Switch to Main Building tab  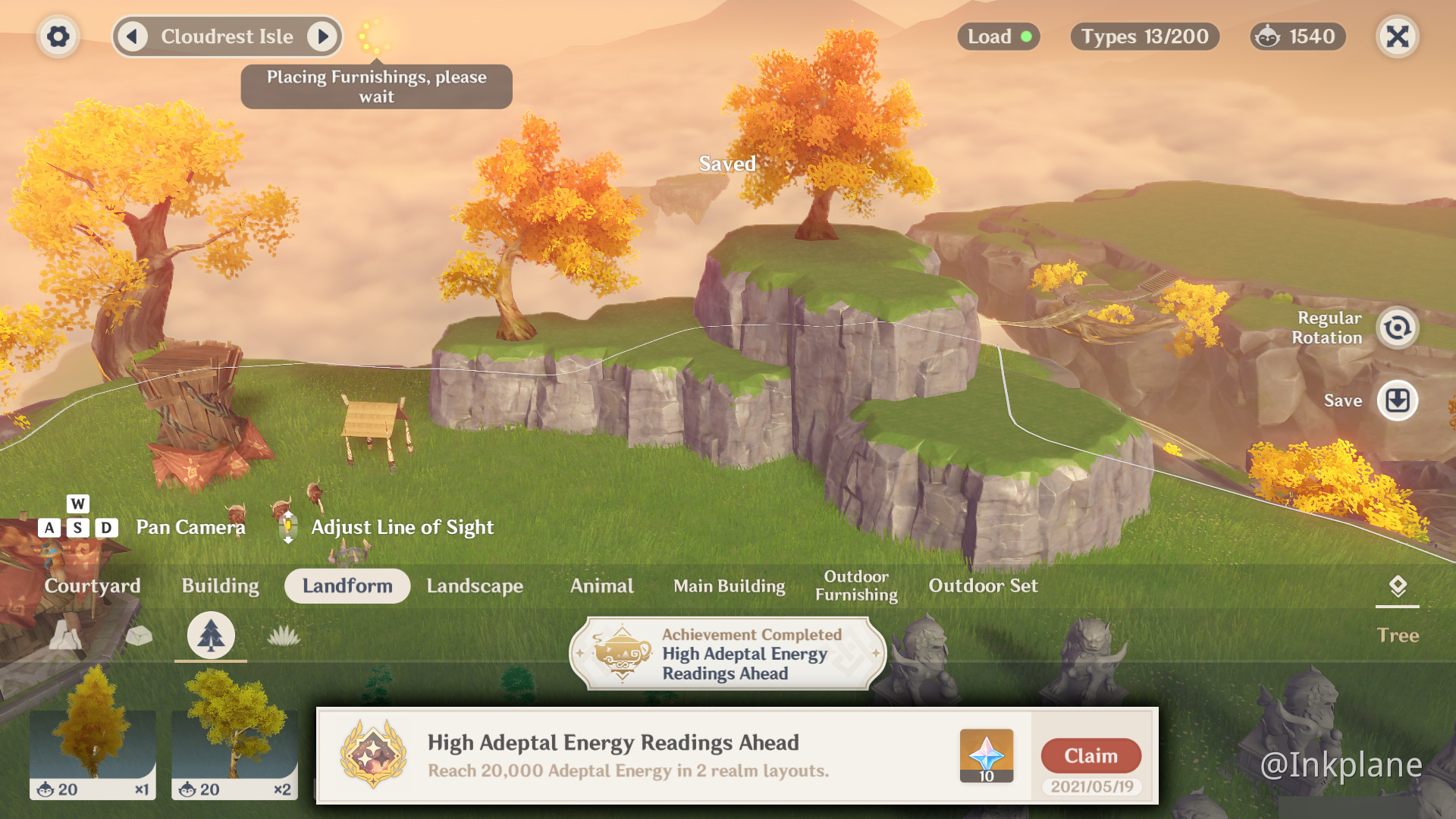730,586
